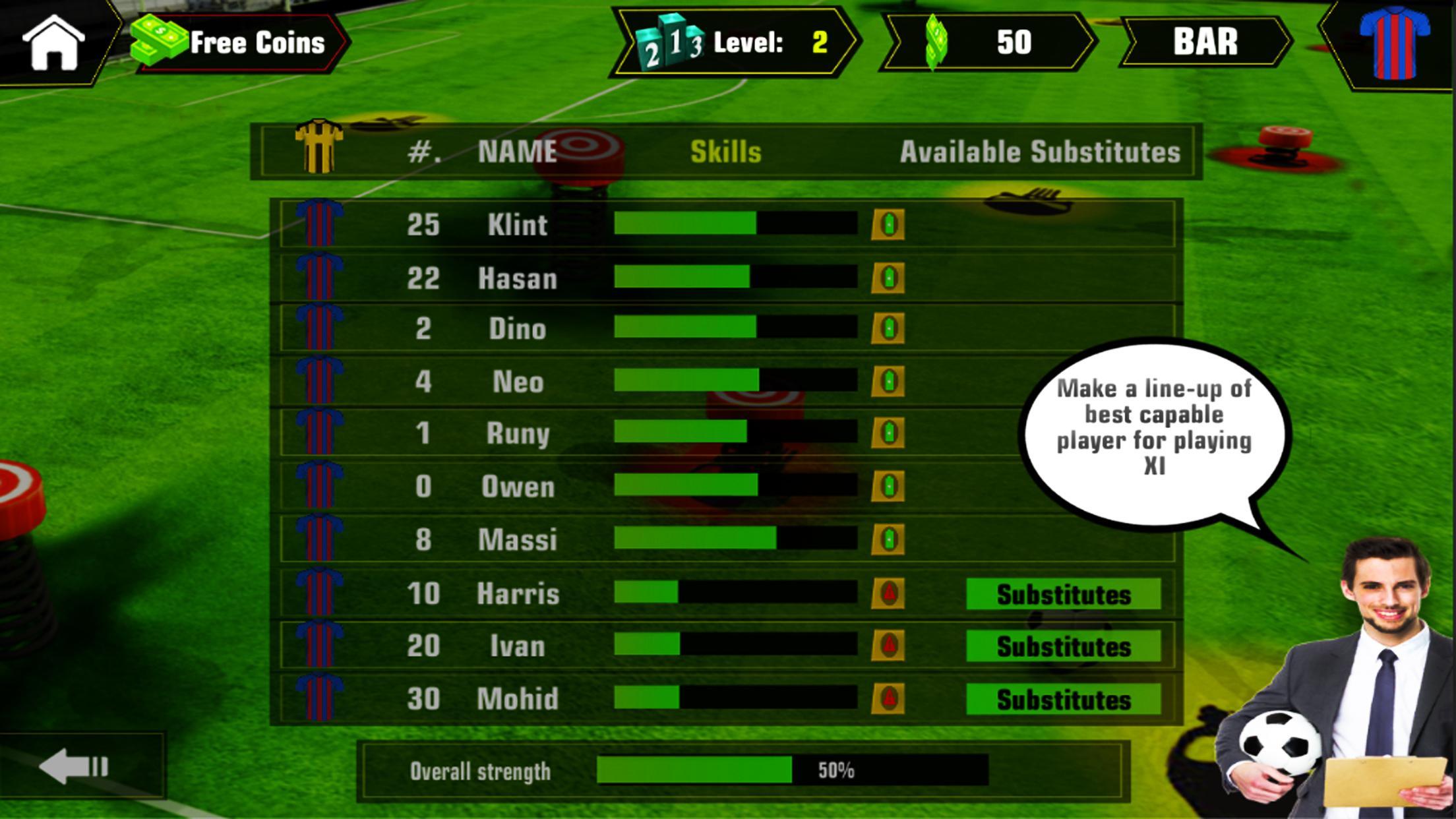The height and width of the screenshot is (819, 1456).
Task: Open Substitutes list for Mohid
Action: point(1062,699)
